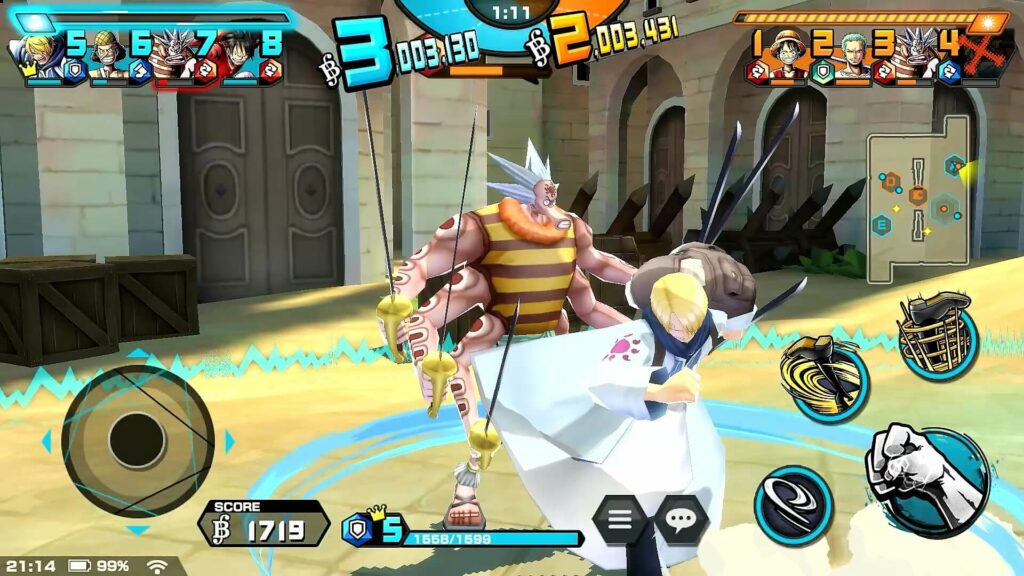This screenshot has height=576, width=1024.
Task: Open the speech bubble chat button
Action: pyautogui.click(x=682, y=520)
